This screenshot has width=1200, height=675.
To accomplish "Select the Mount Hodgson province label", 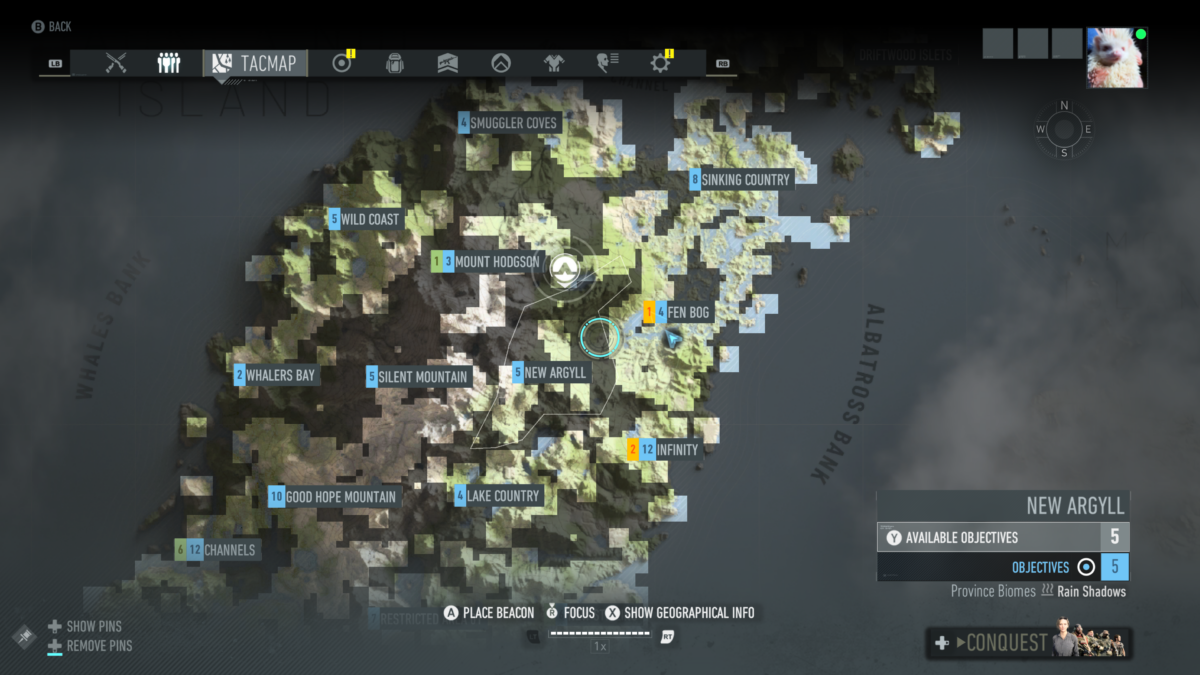I will [497, 262].
